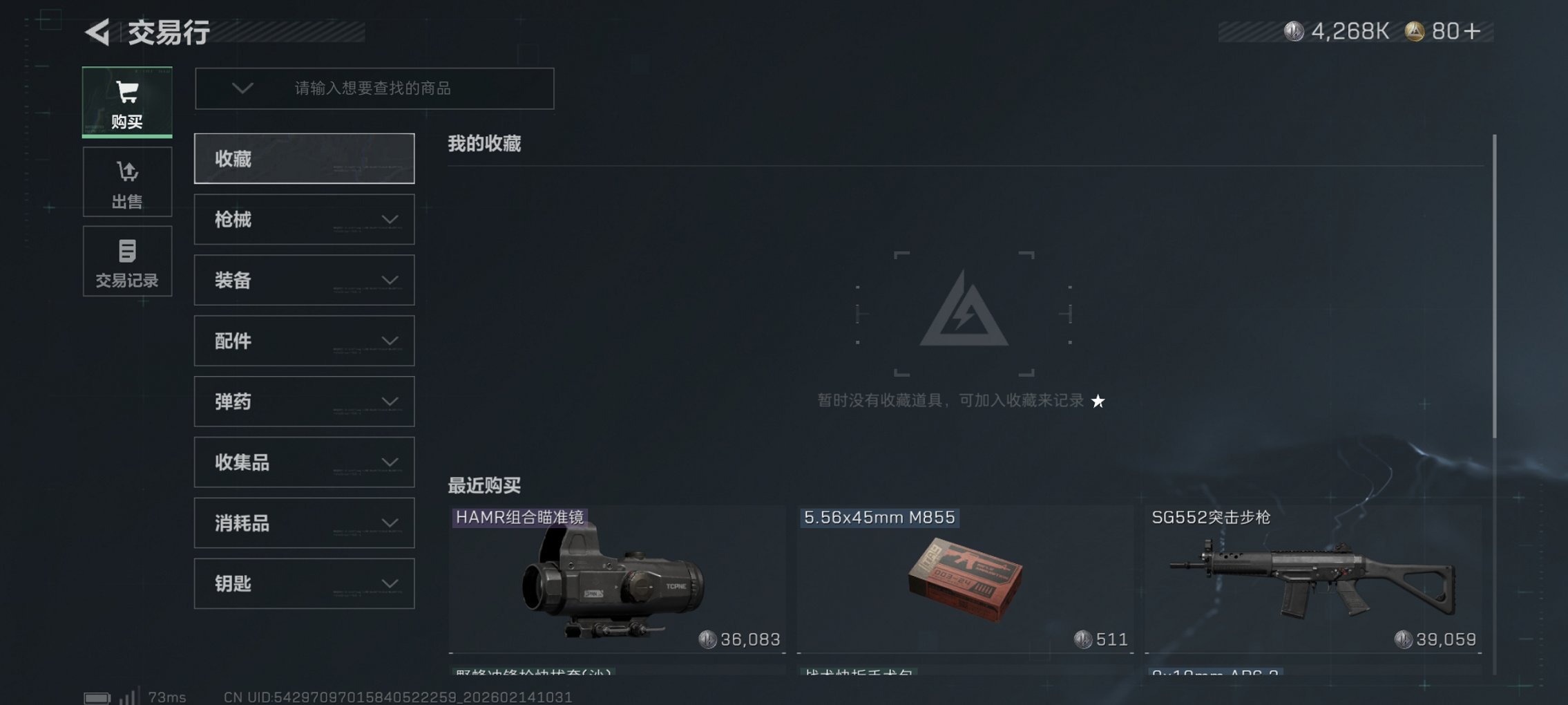
Task: Select the 收藏 favorites category
Action: [304, 158]
